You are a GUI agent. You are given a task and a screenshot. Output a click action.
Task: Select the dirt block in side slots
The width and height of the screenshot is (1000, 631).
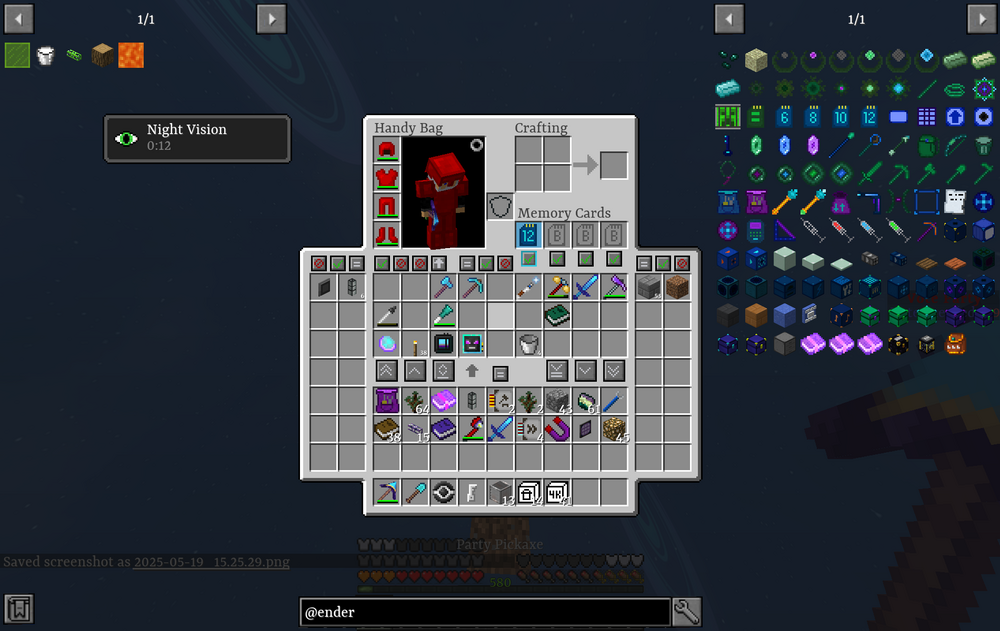[677, 288]
